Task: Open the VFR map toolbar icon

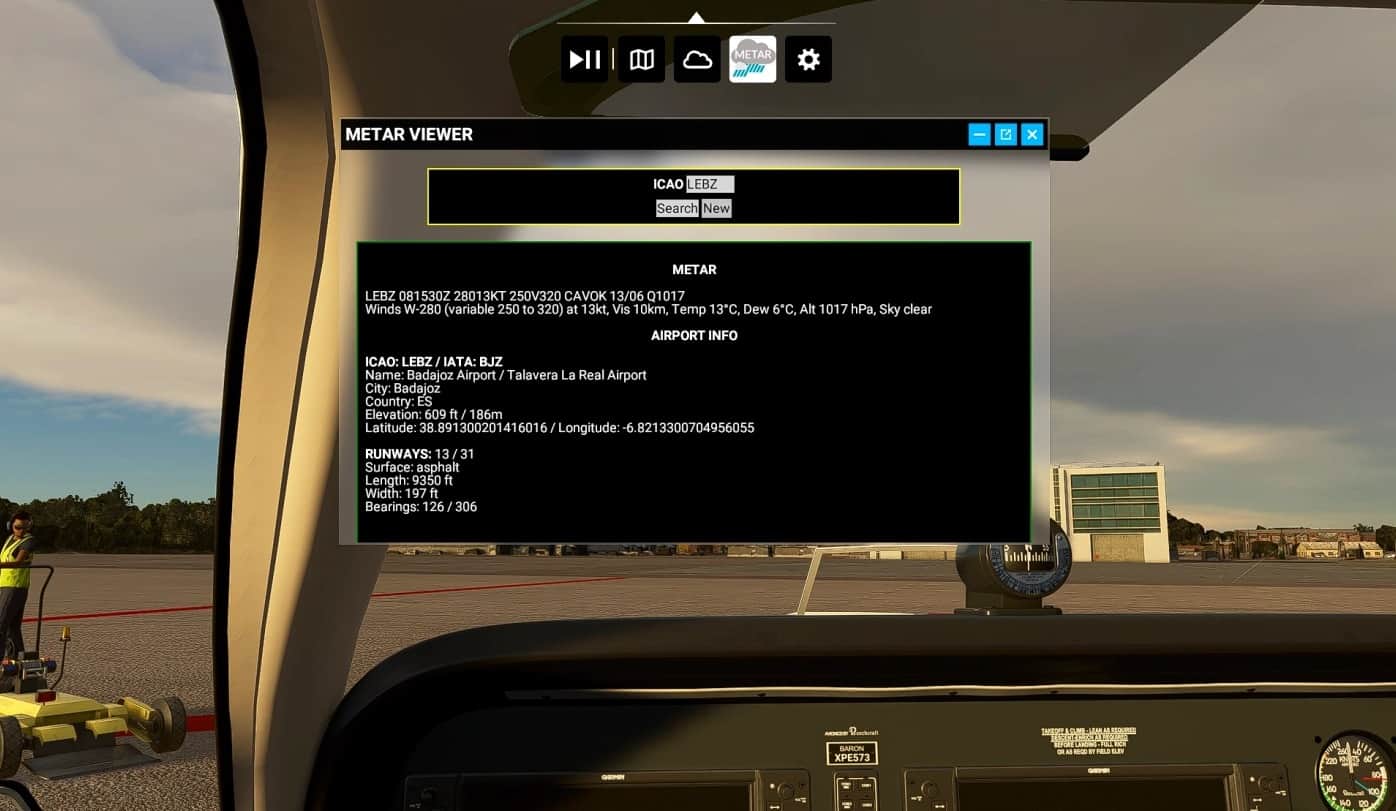Action: (x=641, y=60)
